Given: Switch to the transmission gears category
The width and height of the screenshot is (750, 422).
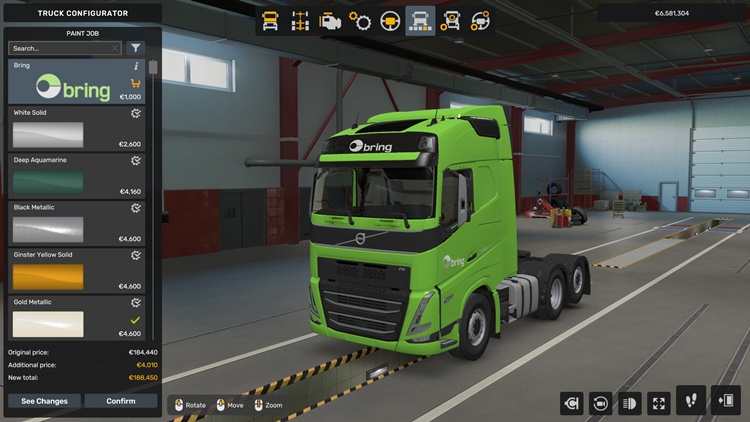Looking at the screenshot, I should 360,20.
